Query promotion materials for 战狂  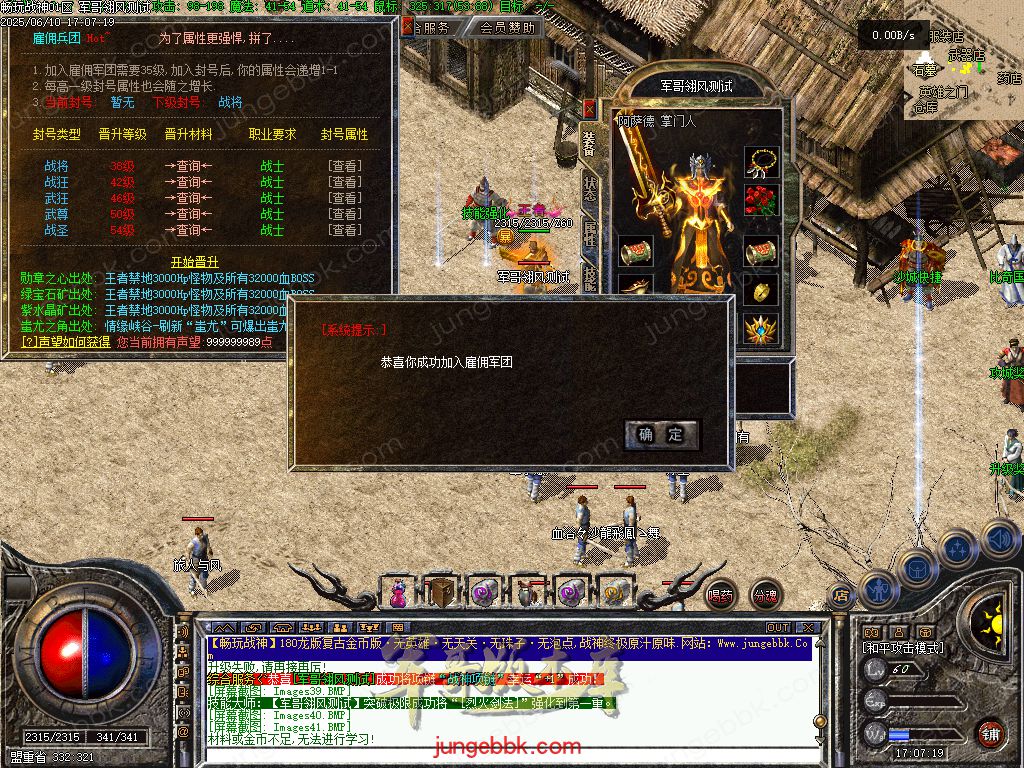[188, 182]
